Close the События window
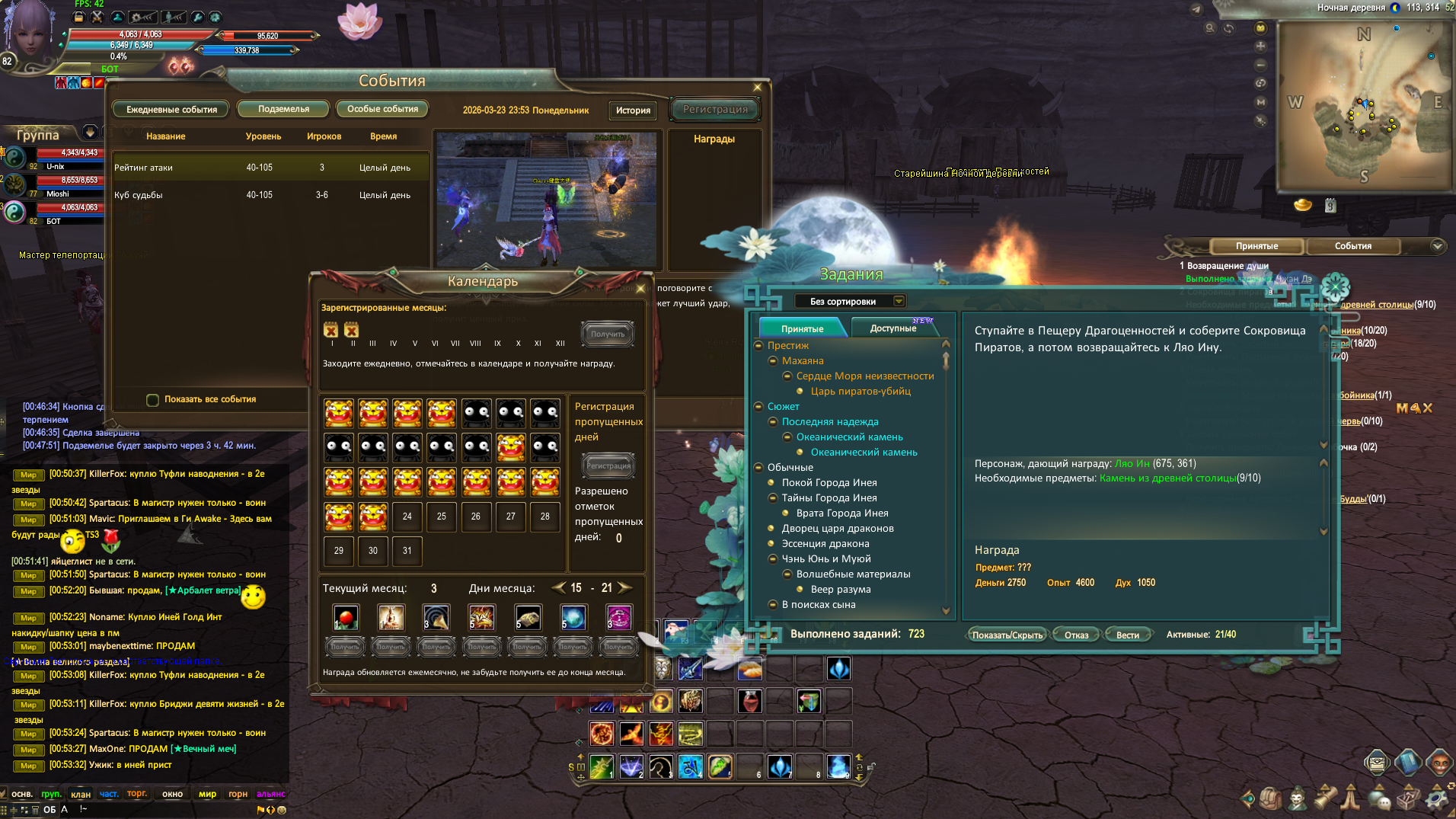Image resolution: width=1456 pixels, height=819 pixels. pos(757,88)
